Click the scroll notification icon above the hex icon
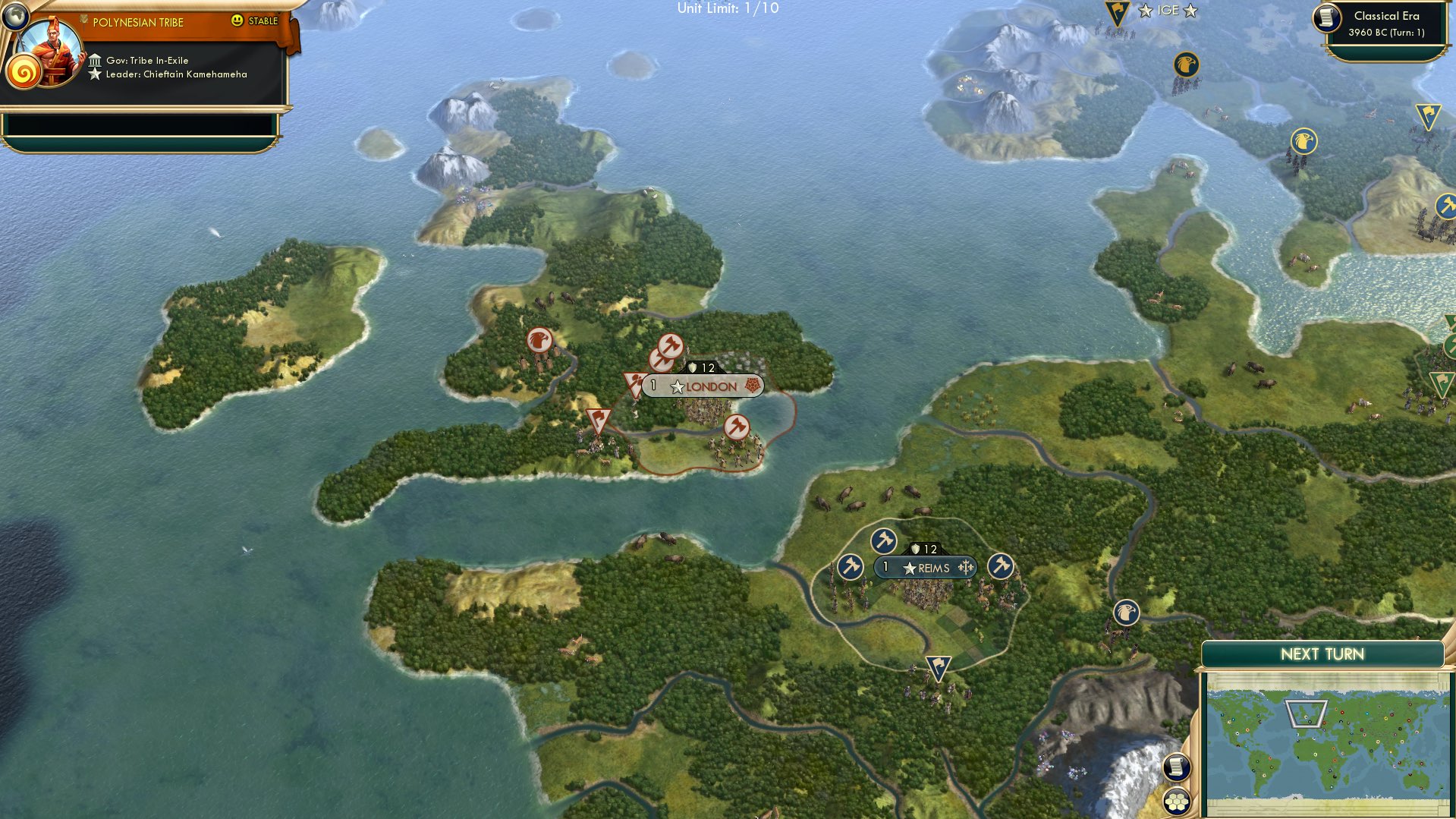Viewport: 1456px width, 819px height. (1175, 767)
